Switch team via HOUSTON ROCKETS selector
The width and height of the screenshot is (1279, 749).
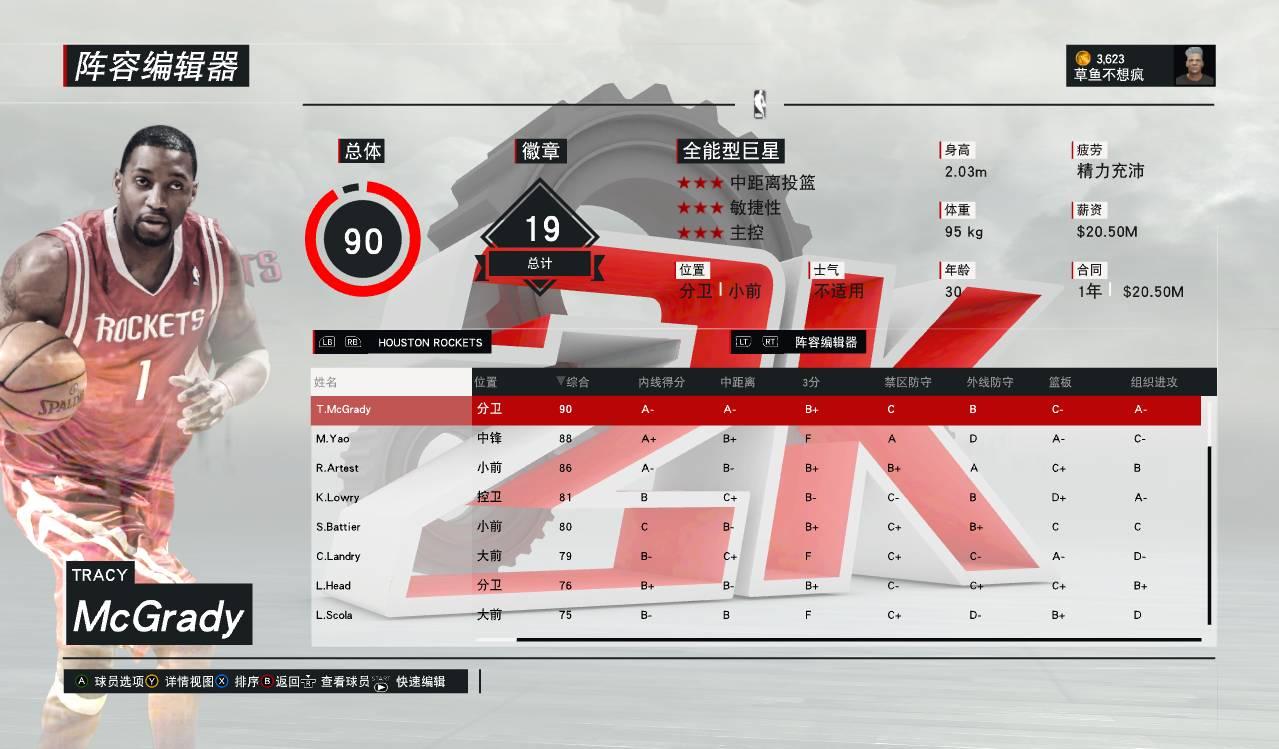coord(430,342)
